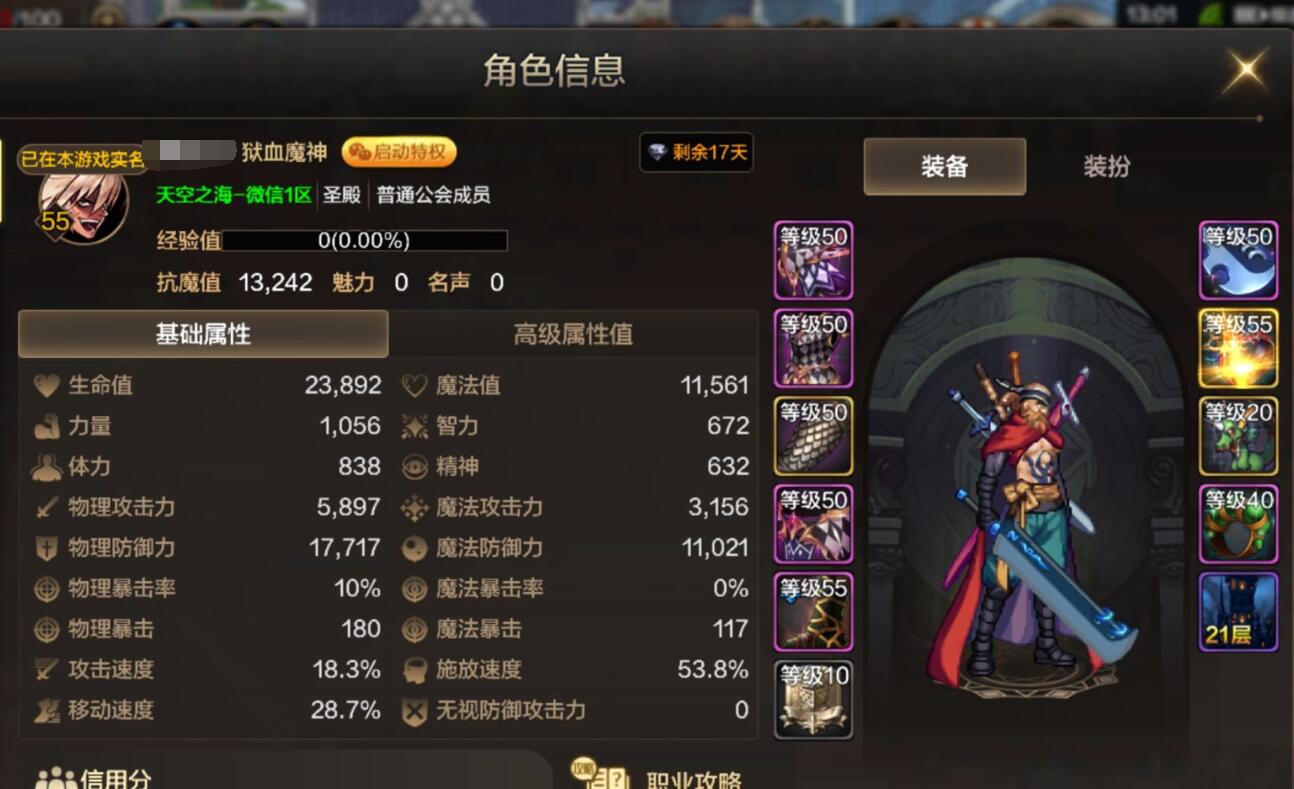View the level 50 scale leg armor
Screen dimensions: 1294x789
pos(812,435)
